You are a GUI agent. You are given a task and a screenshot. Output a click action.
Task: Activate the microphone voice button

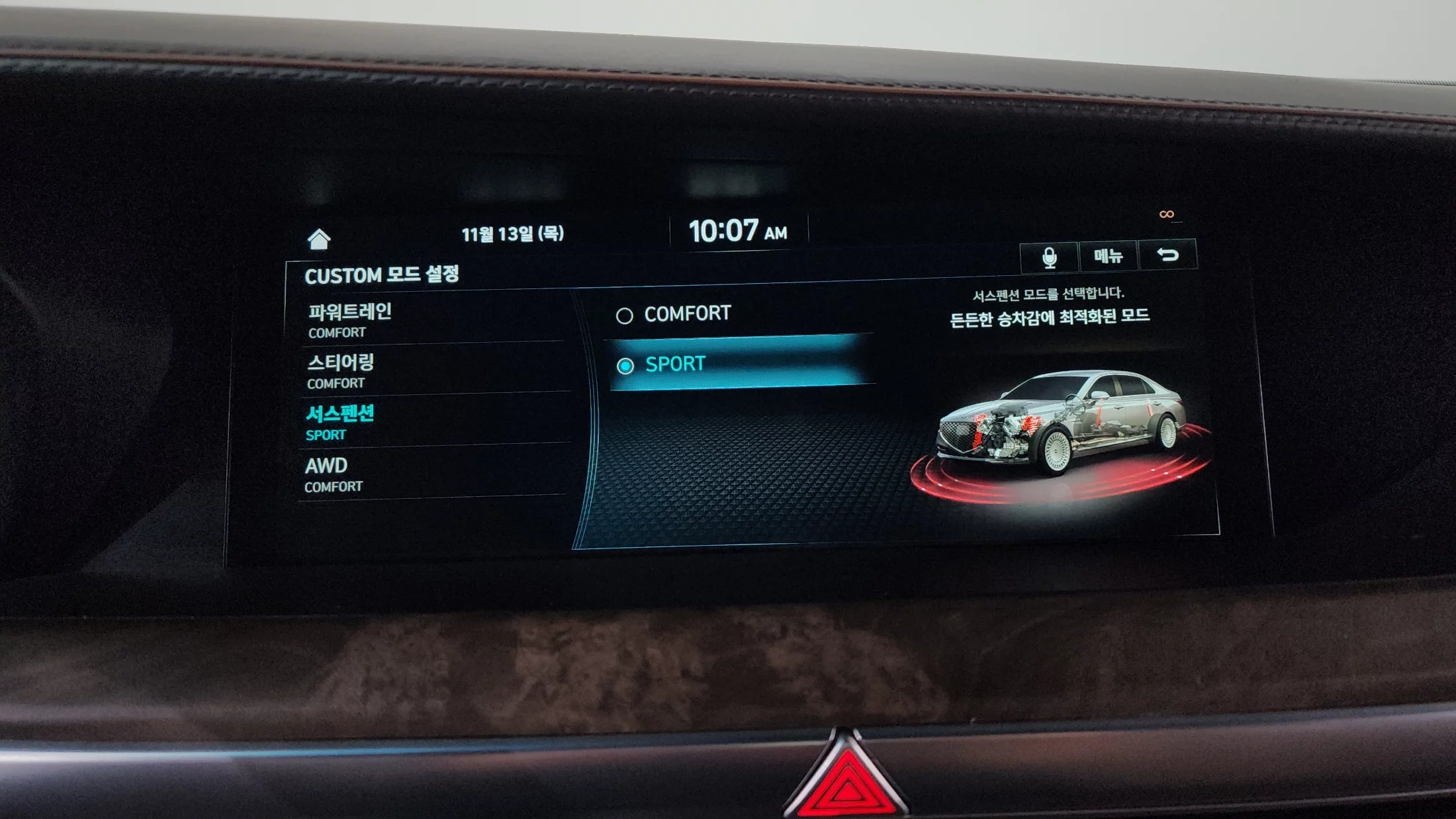1049,257
